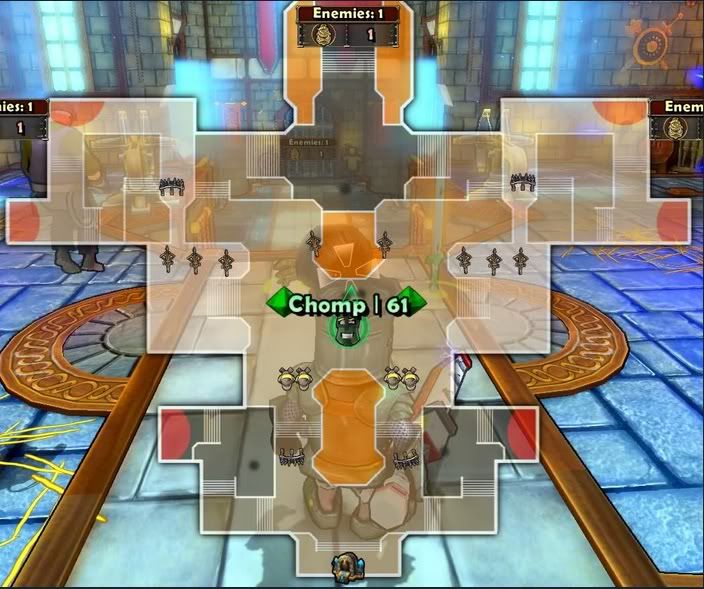Select the Chomp player marker on the map
The width and height of the screenshot is (704, 589).
pyautogui.click(x=347, y=331)
